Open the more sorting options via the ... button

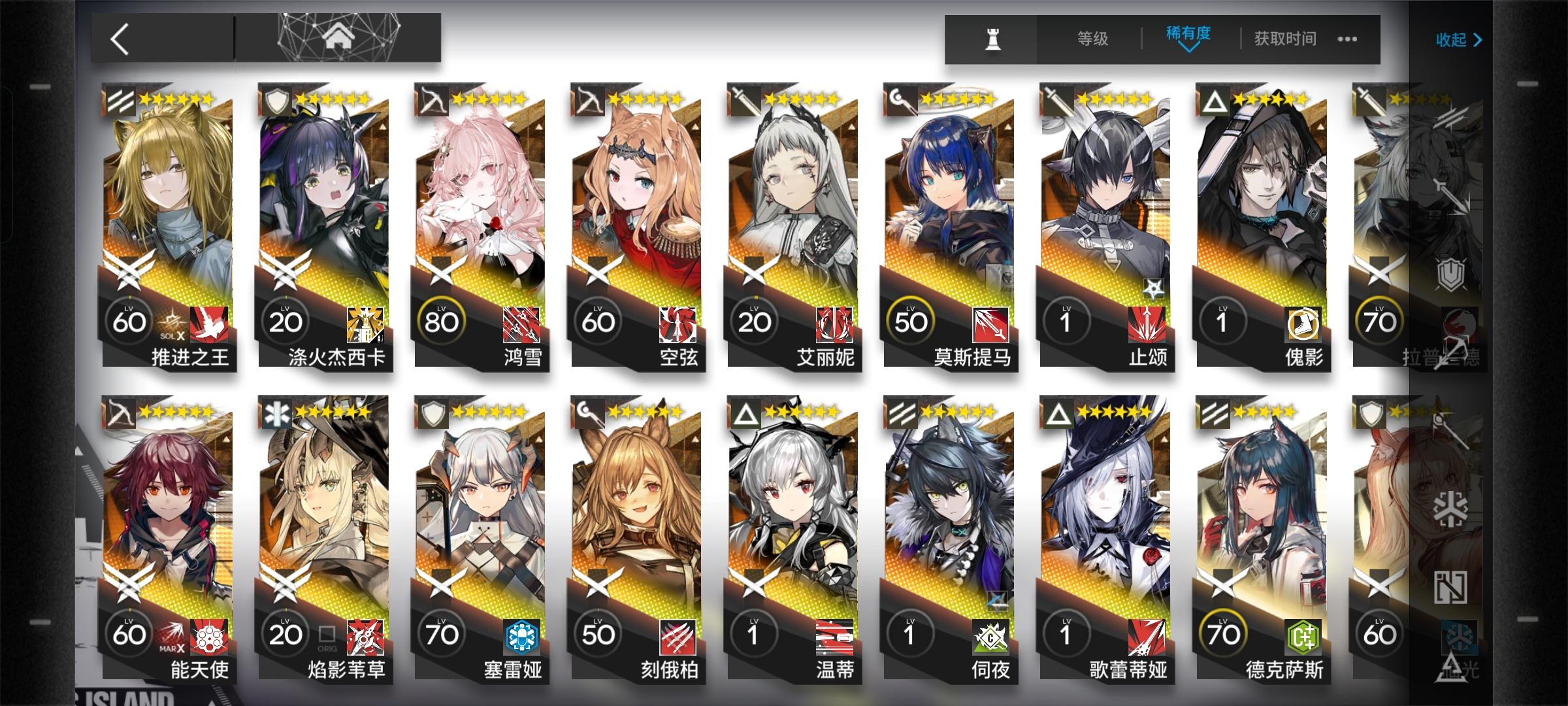(x=1347, y=39)
